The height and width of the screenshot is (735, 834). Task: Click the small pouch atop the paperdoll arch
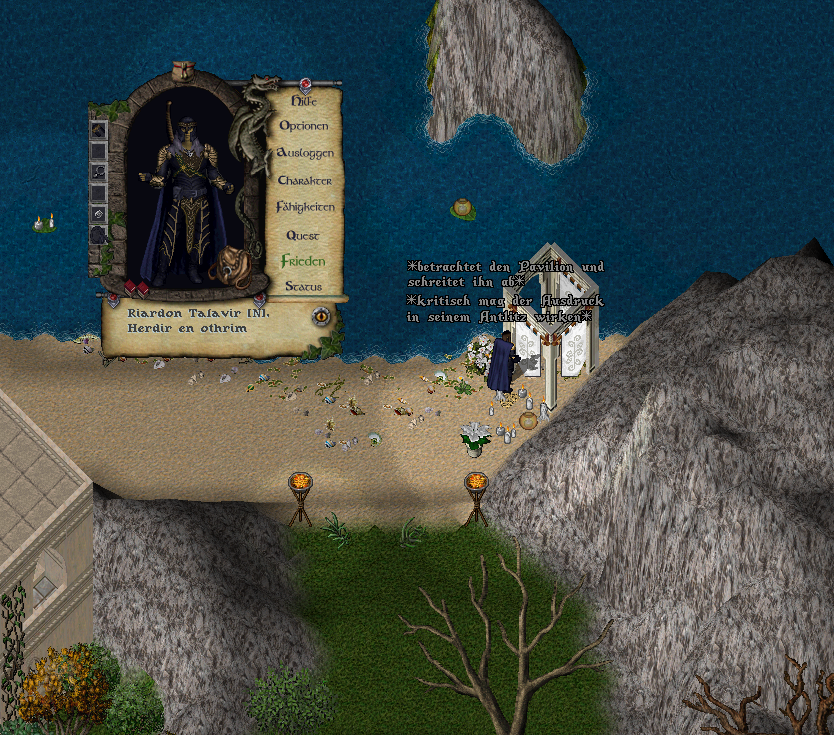(x=181, y=70)
